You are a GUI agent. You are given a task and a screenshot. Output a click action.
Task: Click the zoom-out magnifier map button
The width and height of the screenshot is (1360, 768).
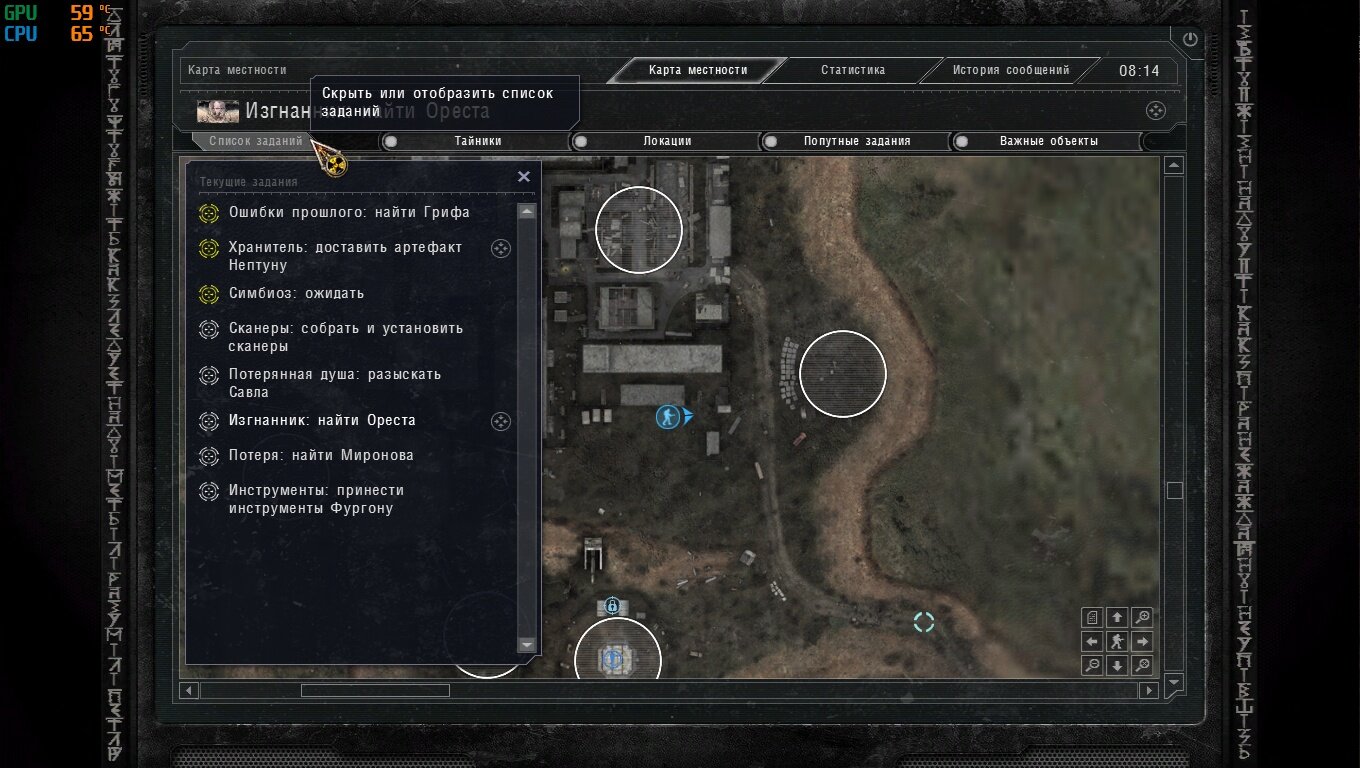click(1093, 665)
